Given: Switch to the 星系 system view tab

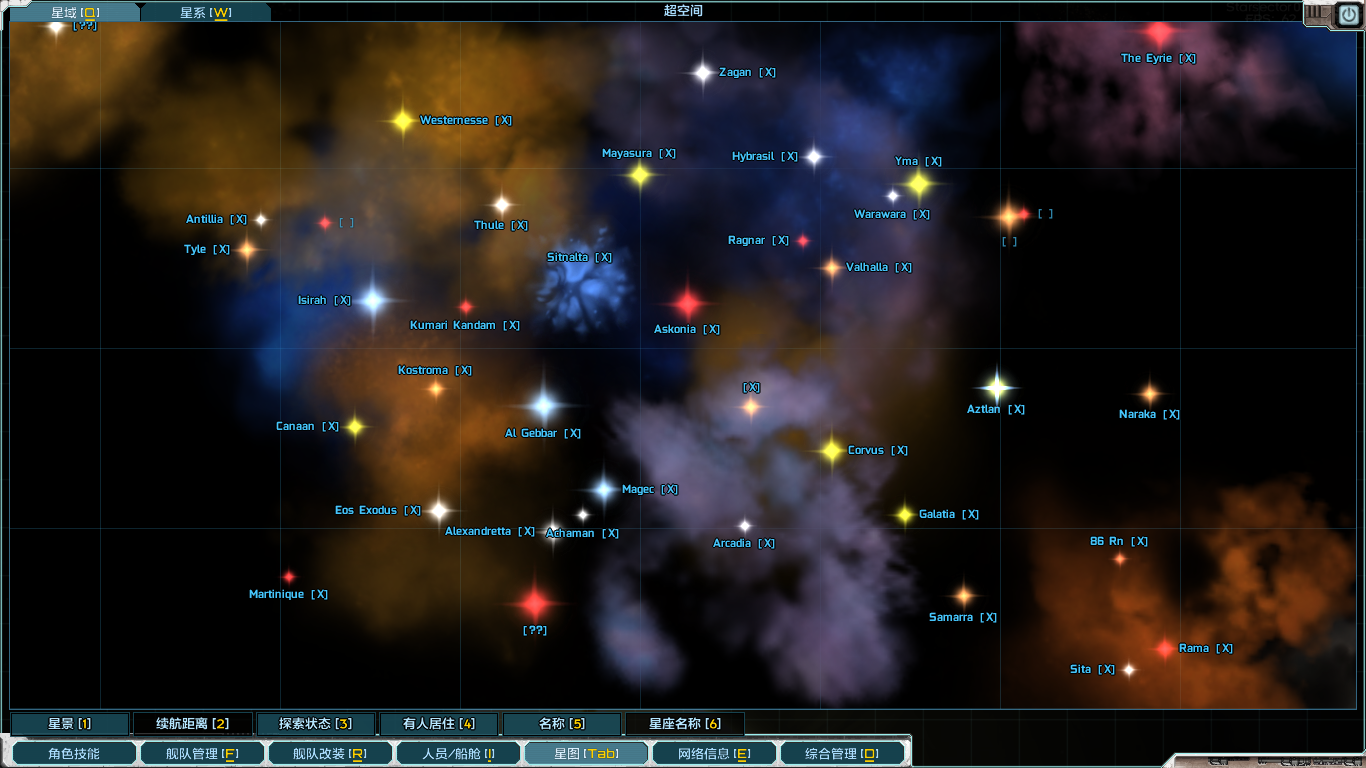Looking at the screenshot, I should 205,13.
